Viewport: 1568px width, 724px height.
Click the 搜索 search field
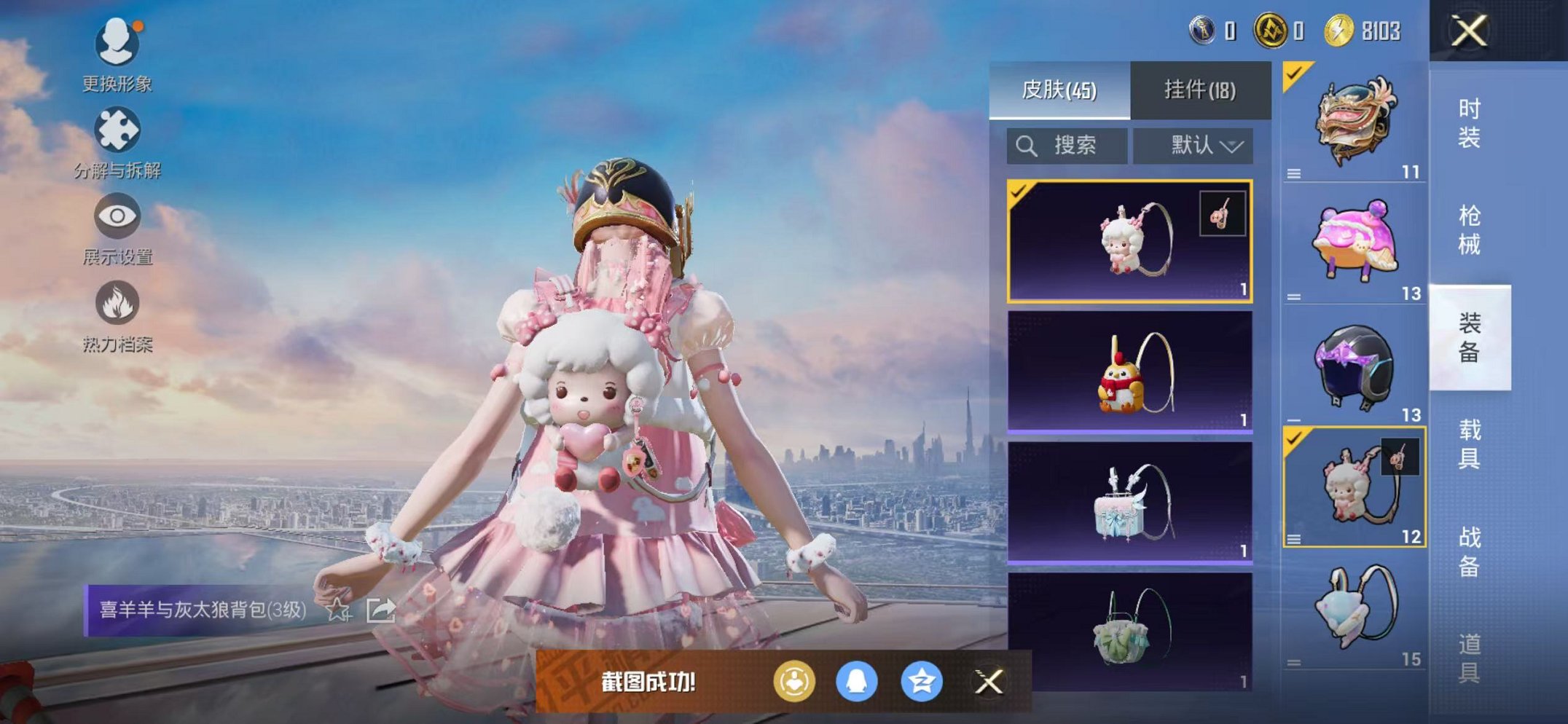point(1067,144)
